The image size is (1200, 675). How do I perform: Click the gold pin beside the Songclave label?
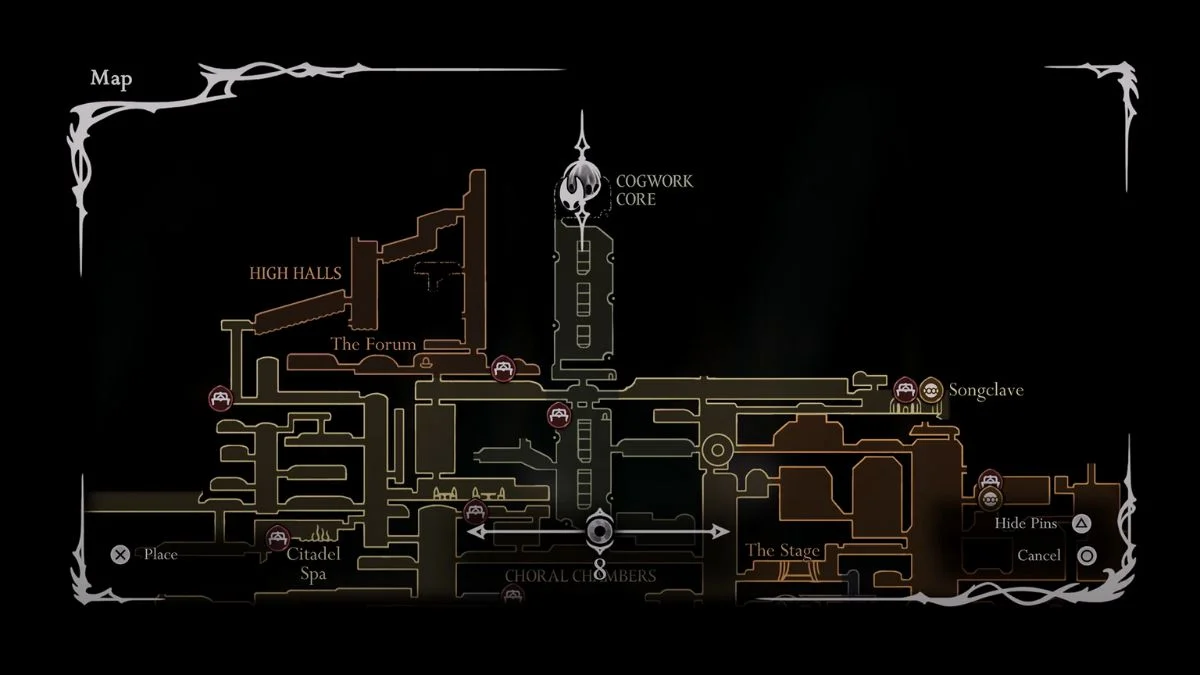931,389
